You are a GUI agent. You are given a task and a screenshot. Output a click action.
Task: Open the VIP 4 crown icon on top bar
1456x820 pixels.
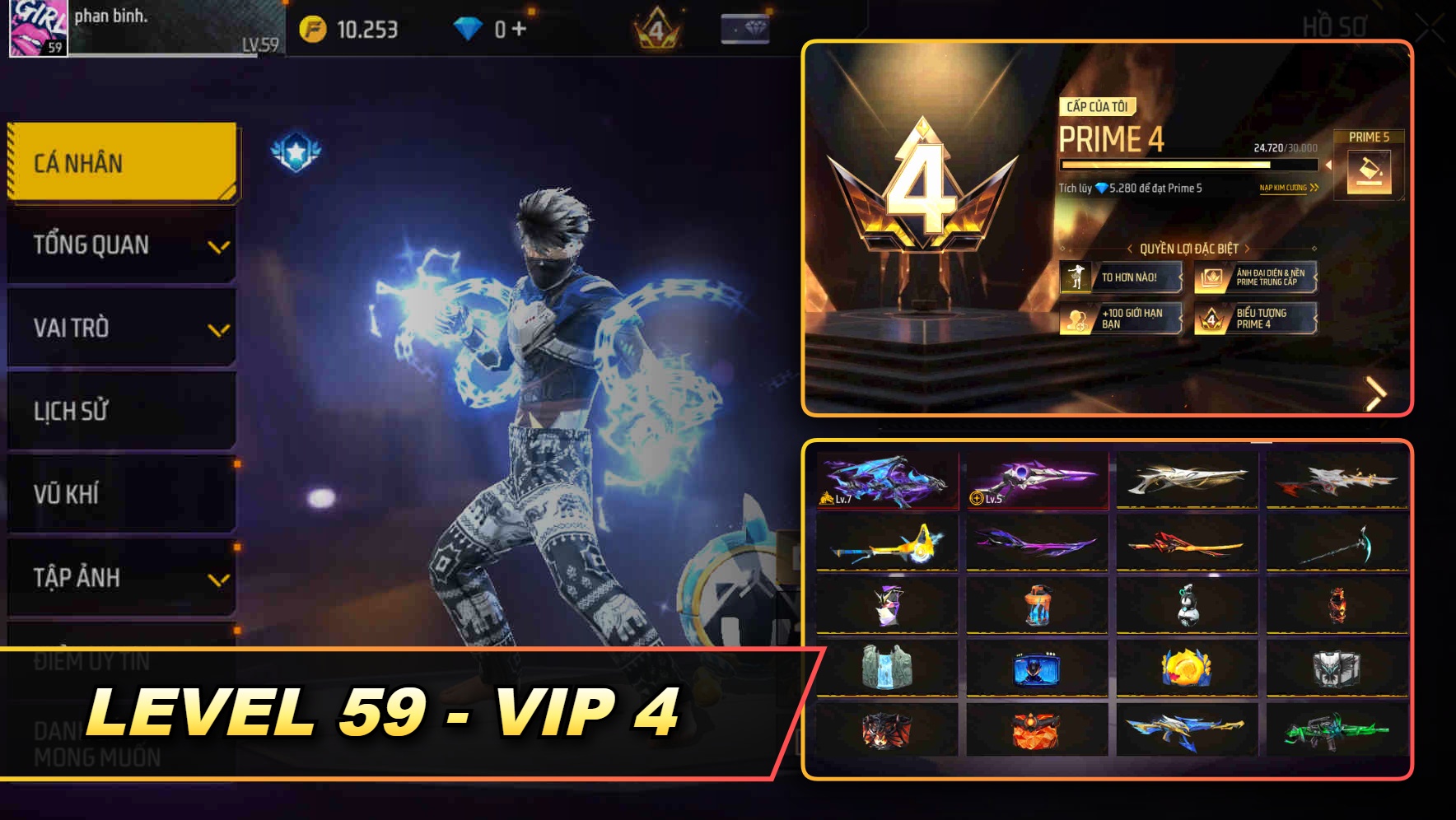[x=655, y=27]
